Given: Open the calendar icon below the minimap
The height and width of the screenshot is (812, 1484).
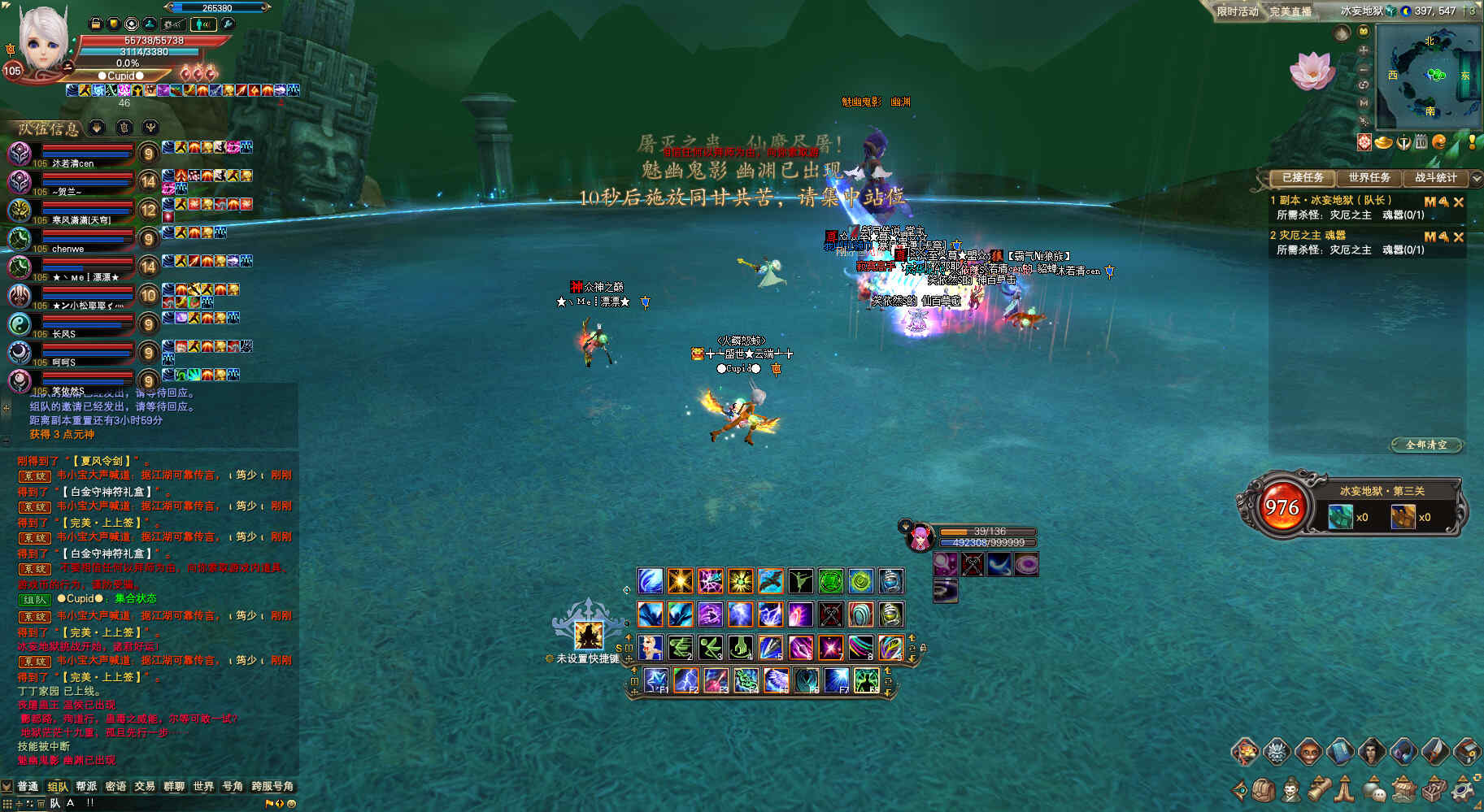Looking at the screenshot, I should [1421, 142].
